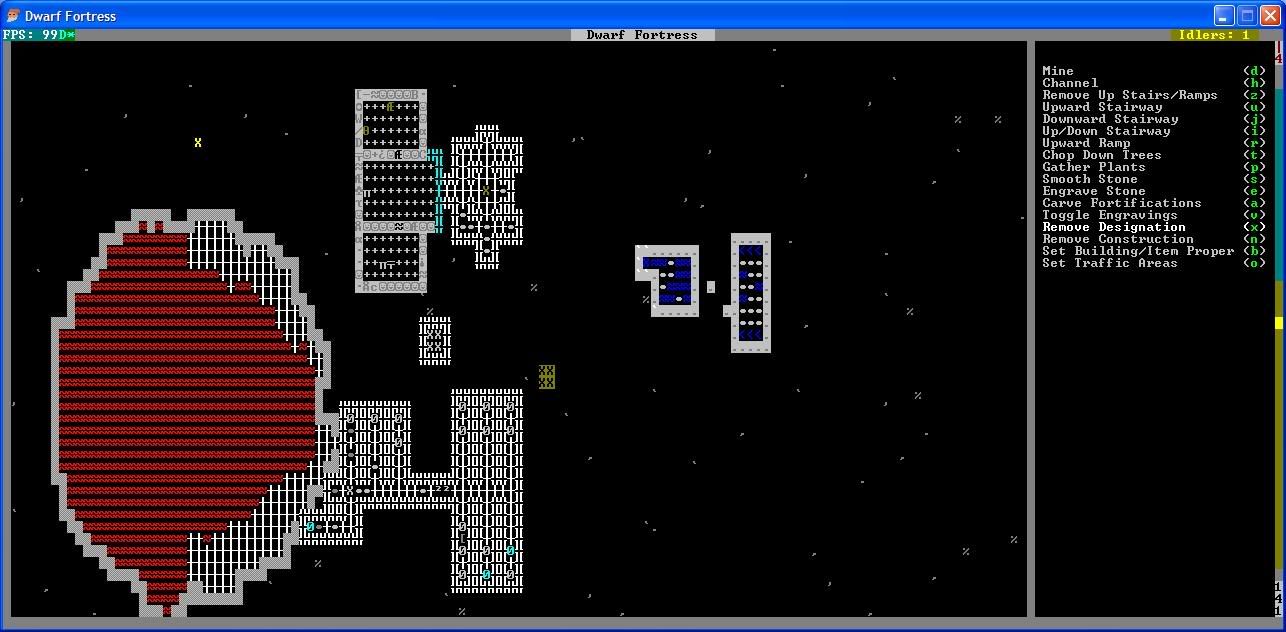
Task: Select Smooth Stone designation
Action: (1090, 179)
